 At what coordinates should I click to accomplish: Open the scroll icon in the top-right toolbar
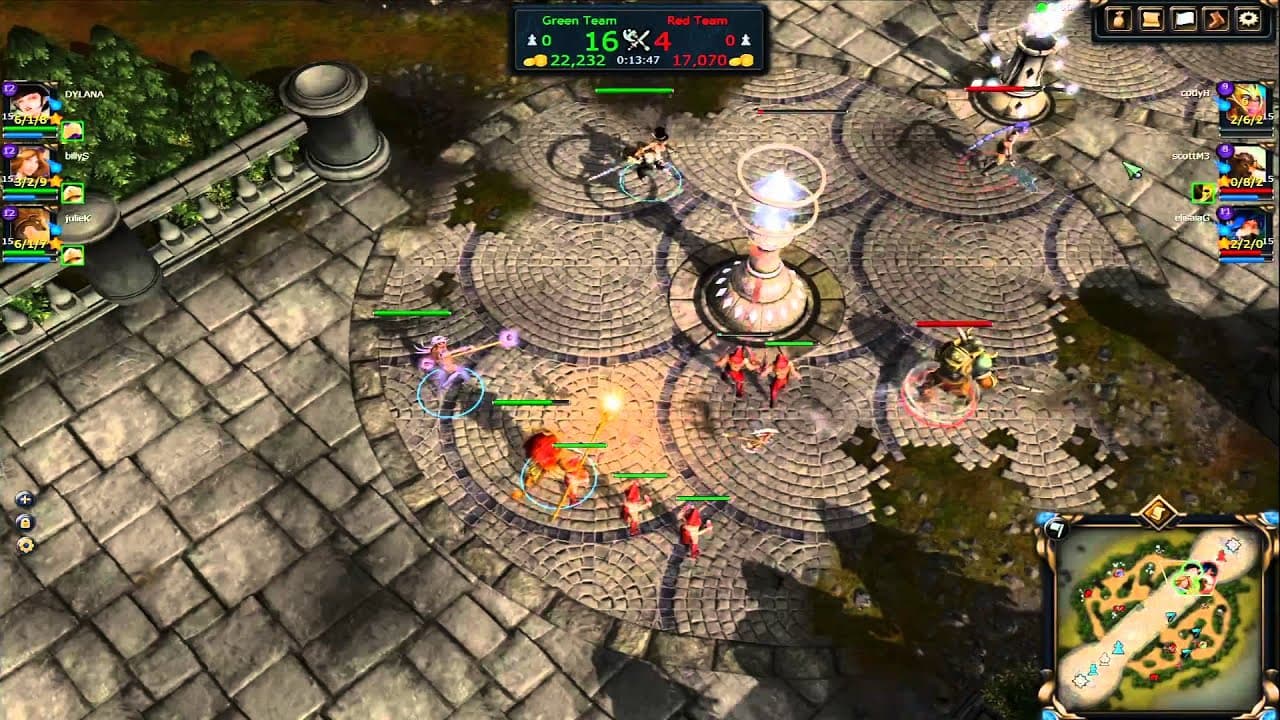1150,18
